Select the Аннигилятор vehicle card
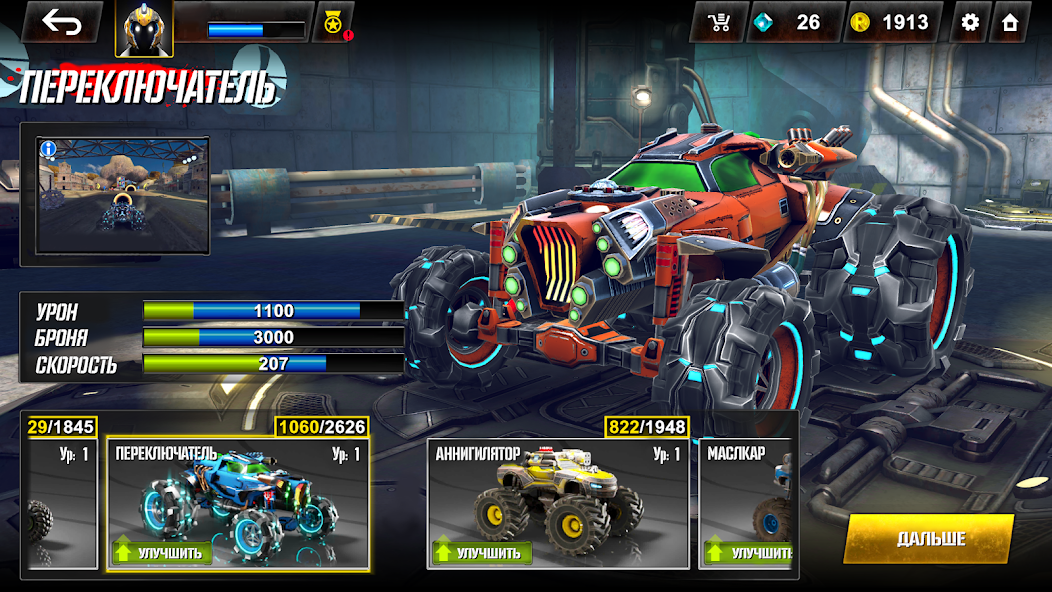 [x=557, y=495]
